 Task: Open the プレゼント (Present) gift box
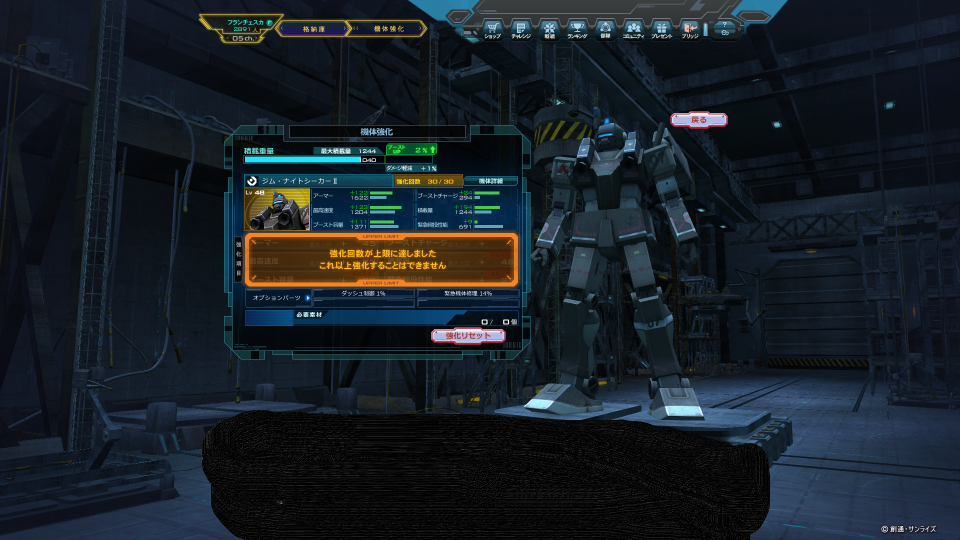point(661,27)
